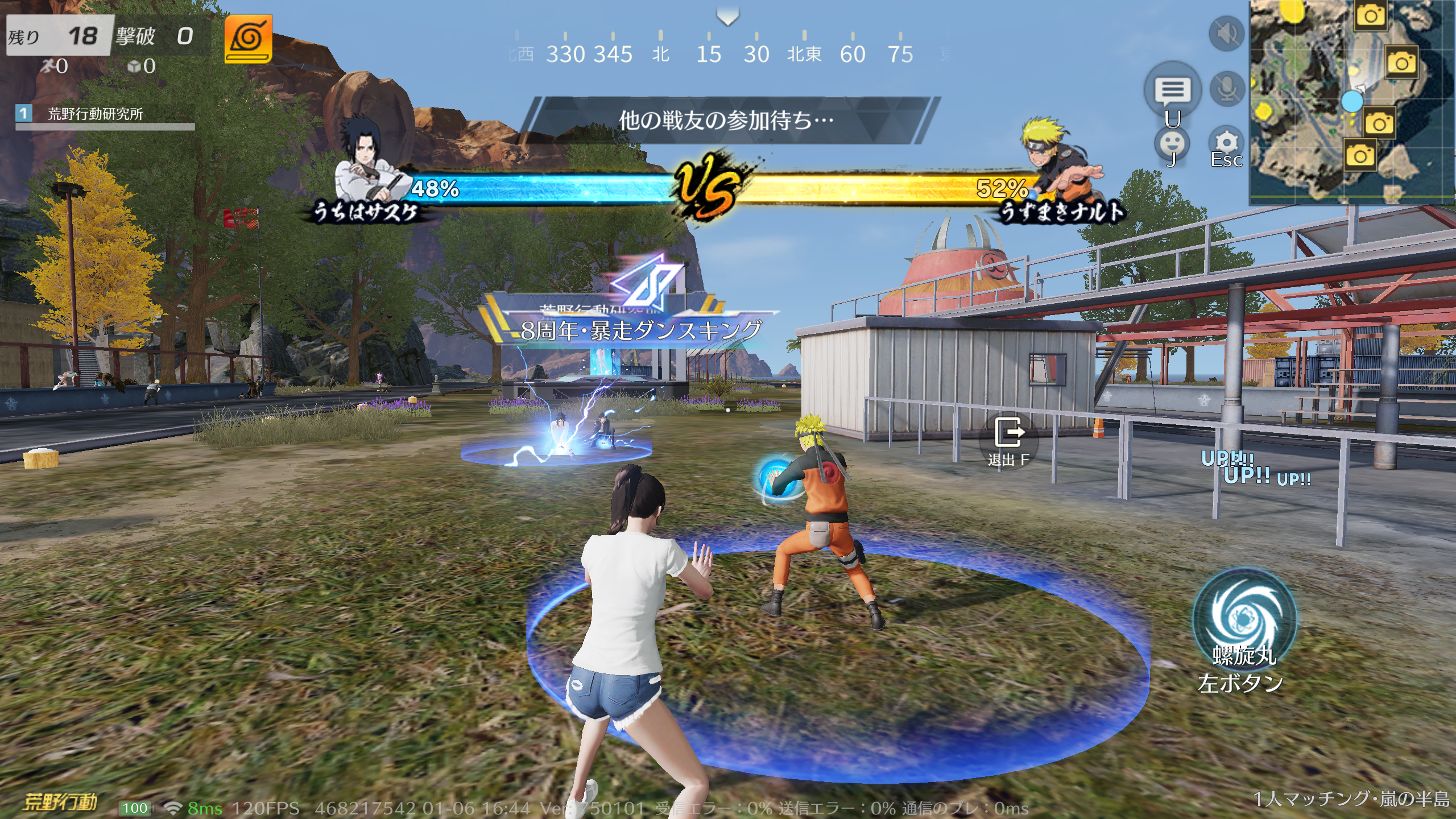The image size is (1456, 819).
Task: Open the chat message panel
Action: pos(1172,90)
